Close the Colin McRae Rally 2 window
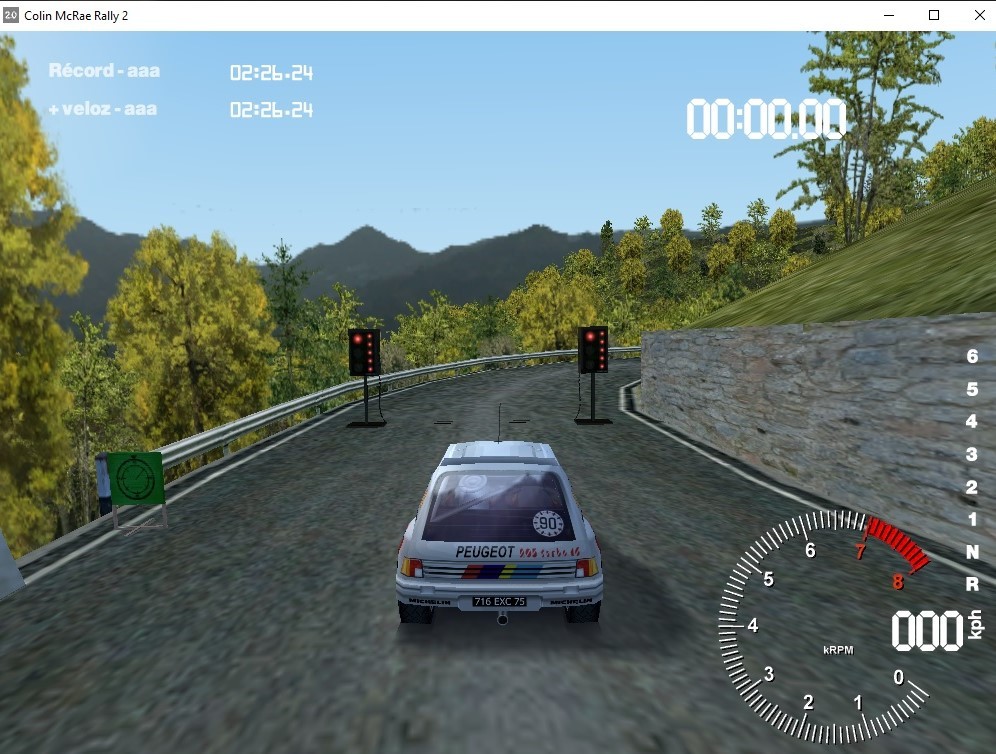The width and height of the screenshot is (996, 754). (979, 15)
